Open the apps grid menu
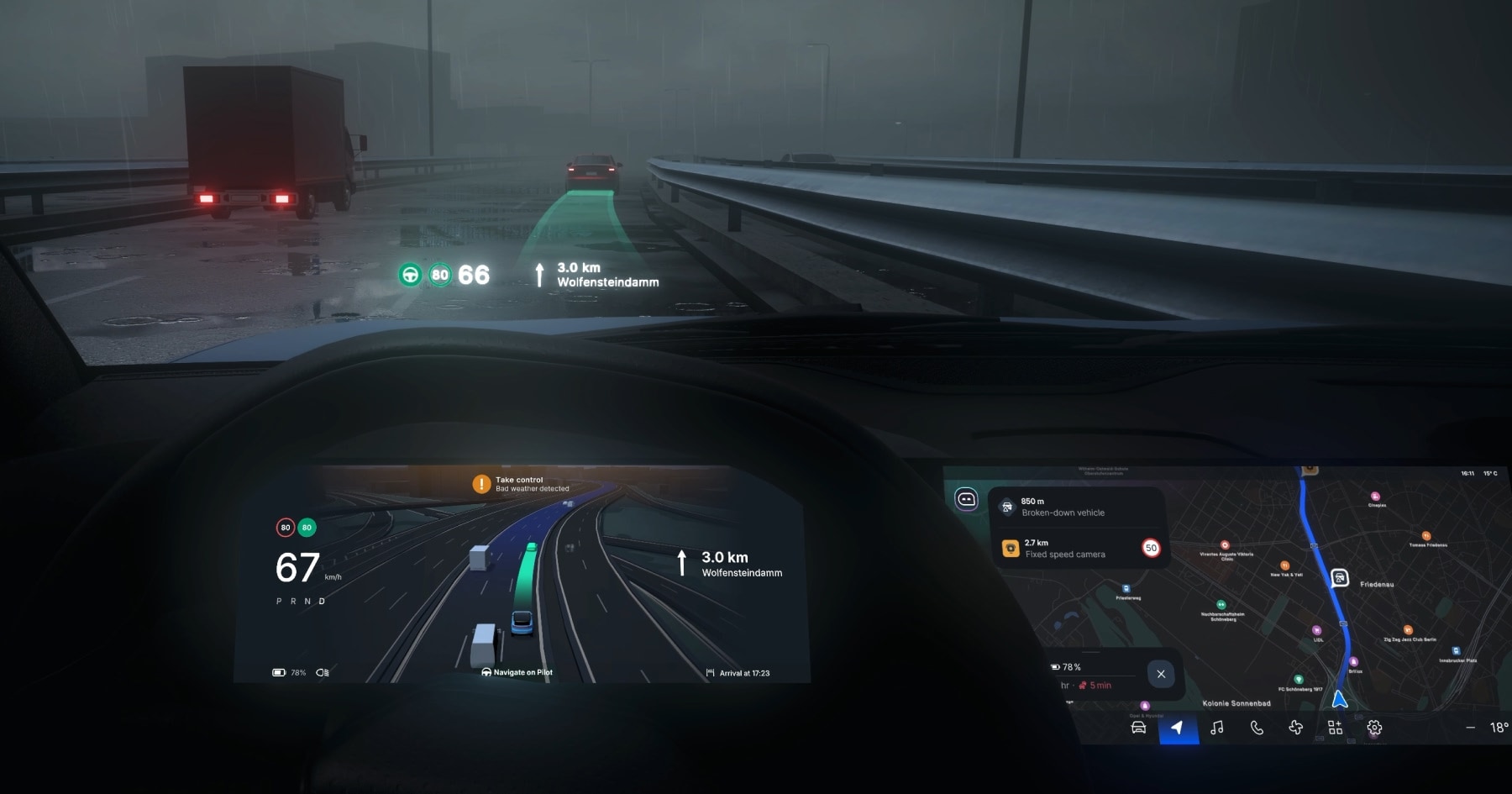The image size is (1512, 794). tap(1335, 728)
